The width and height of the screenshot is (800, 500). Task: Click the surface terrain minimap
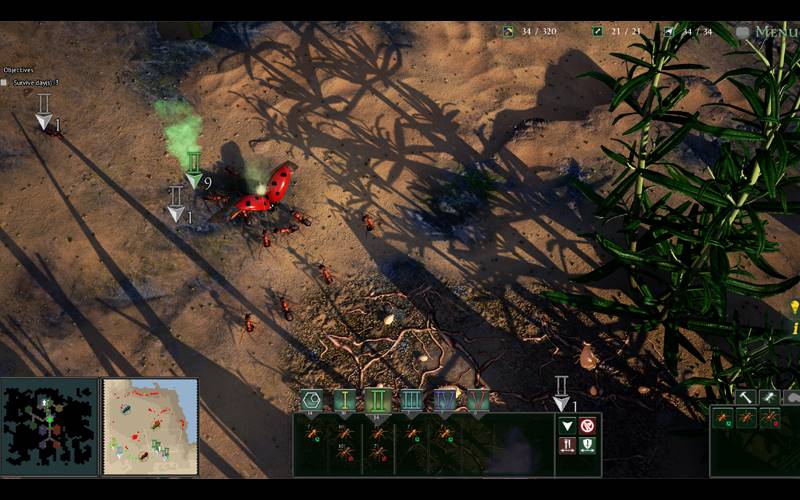coord(150,427)
